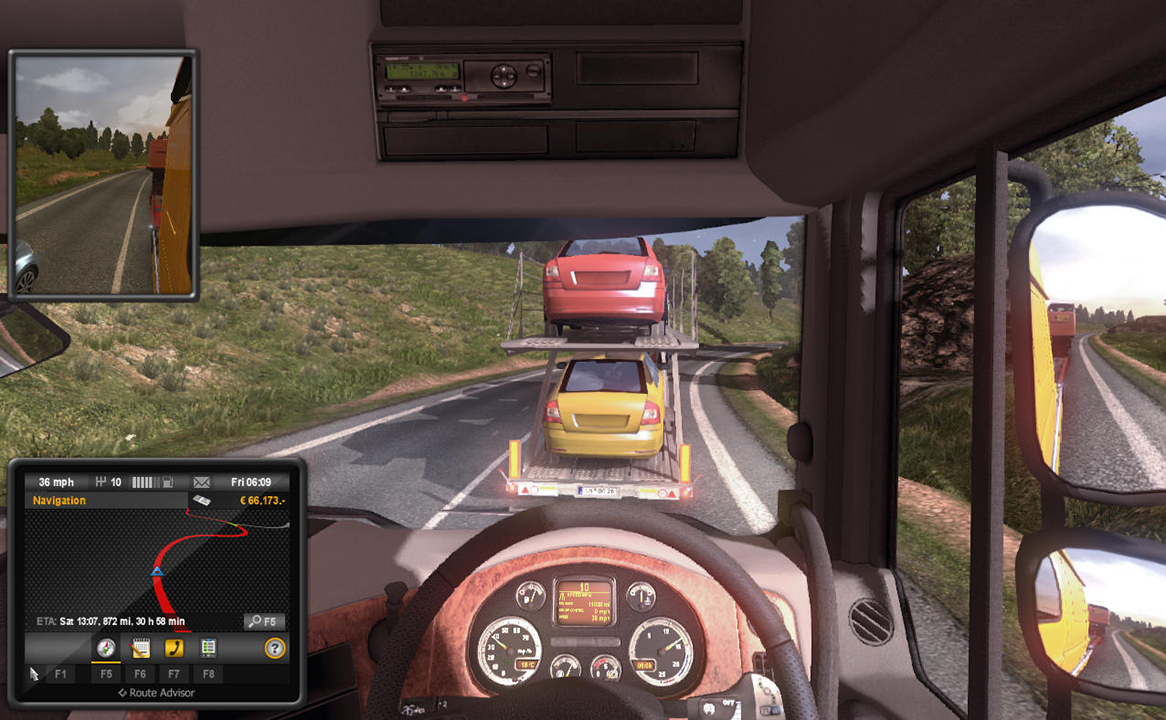Open the compass navigation tab
The image size is (1166, 720).
[106, 648]
